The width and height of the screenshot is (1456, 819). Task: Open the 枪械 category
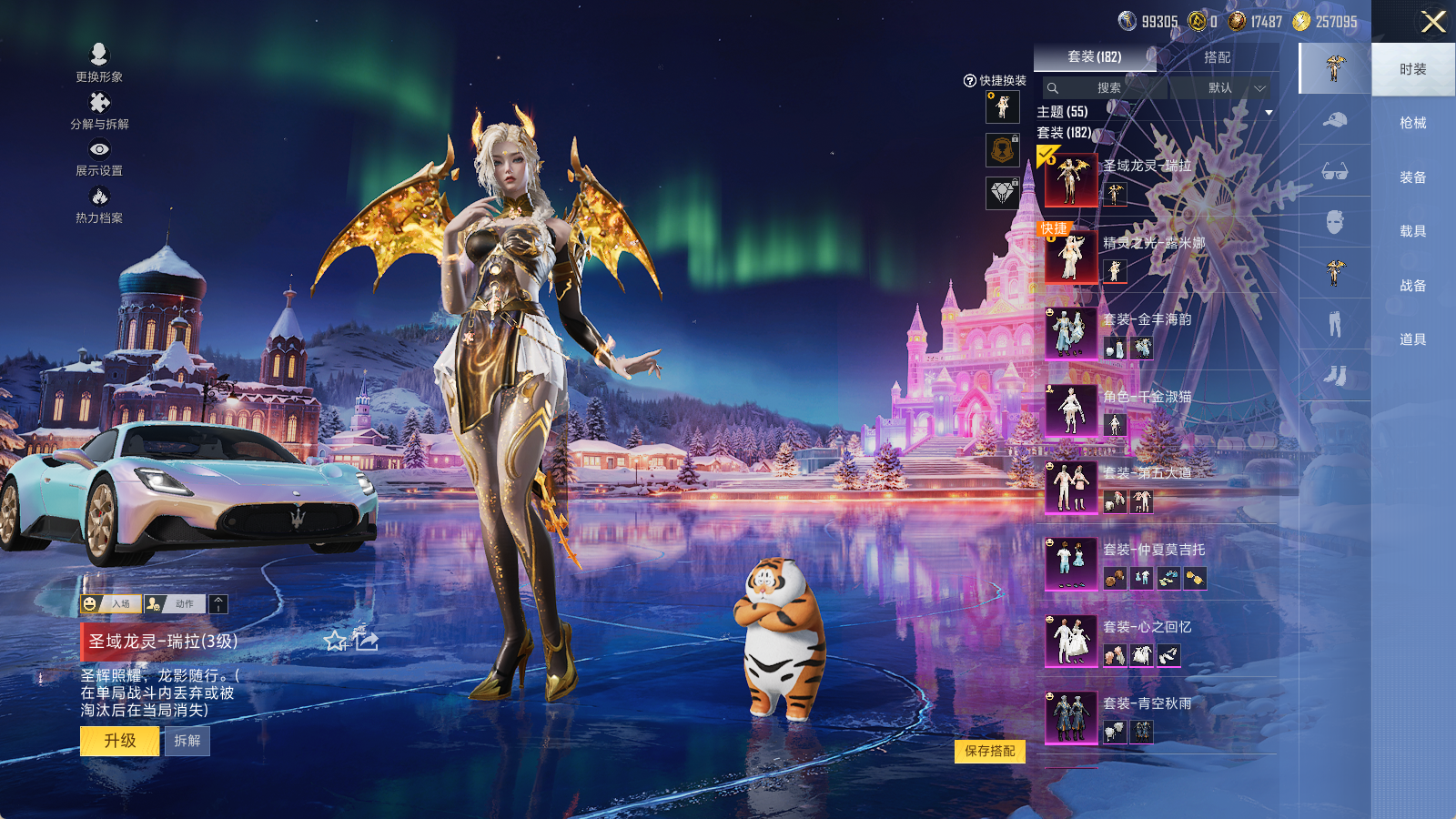1412,123
